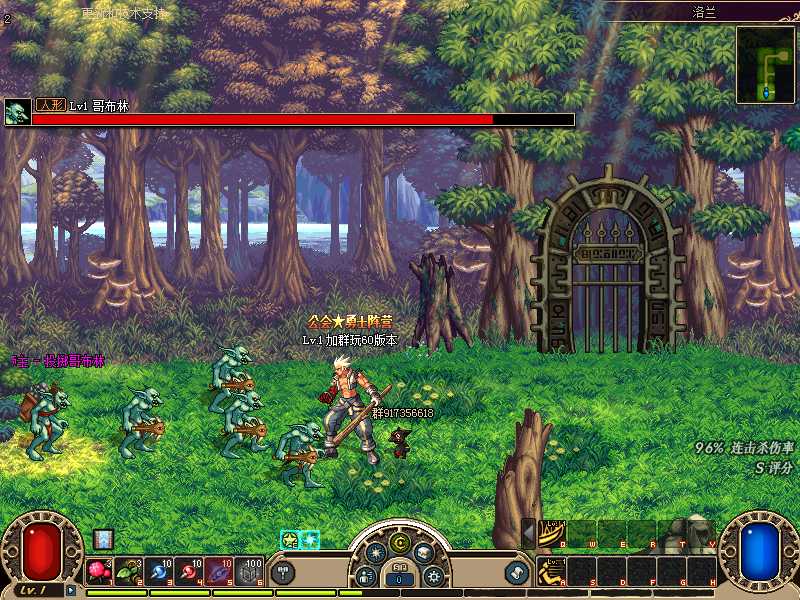Screen dimensions: 800x600
Task: Open the dungeon minimap
Action: point(765,64)
